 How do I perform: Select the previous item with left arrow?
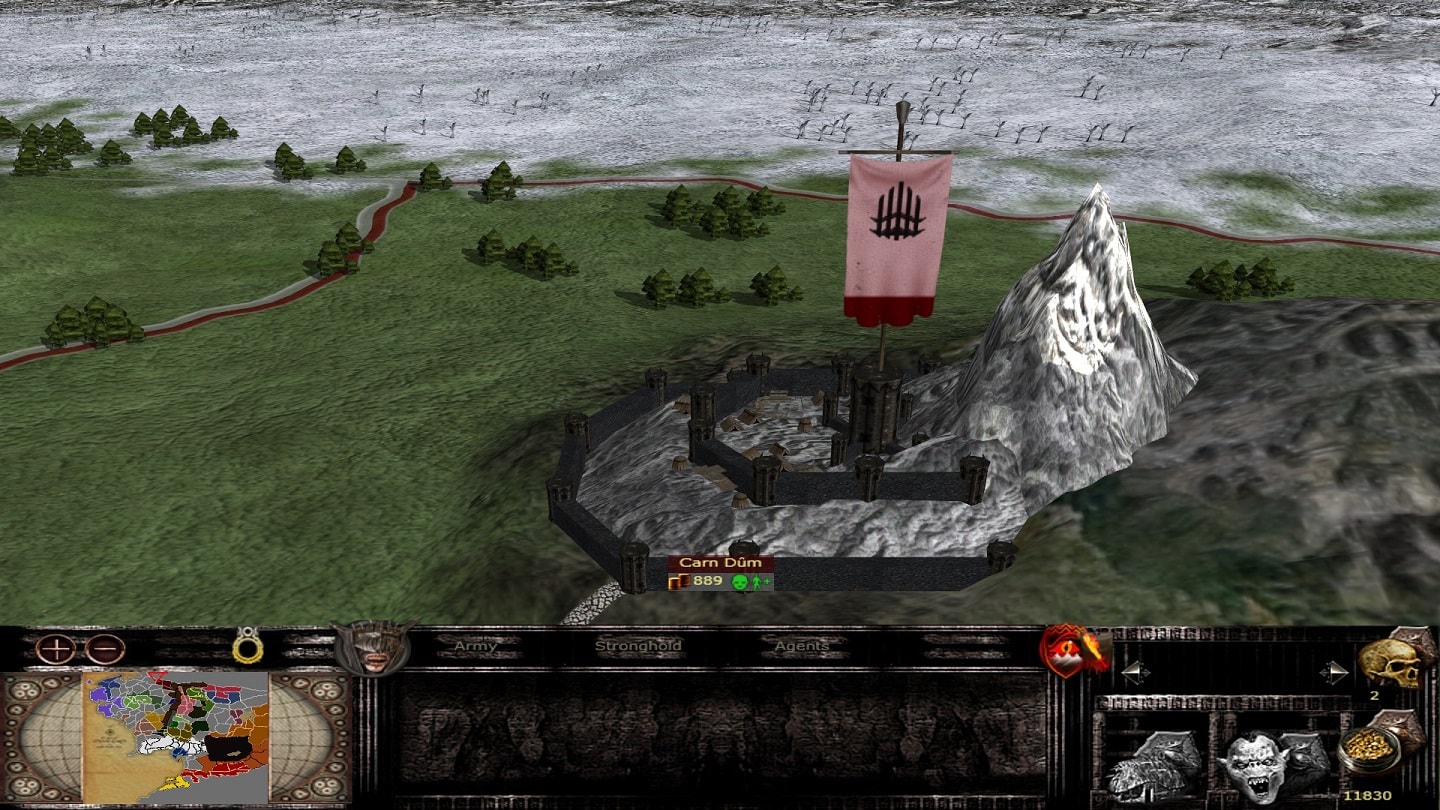pos(1134,672)
